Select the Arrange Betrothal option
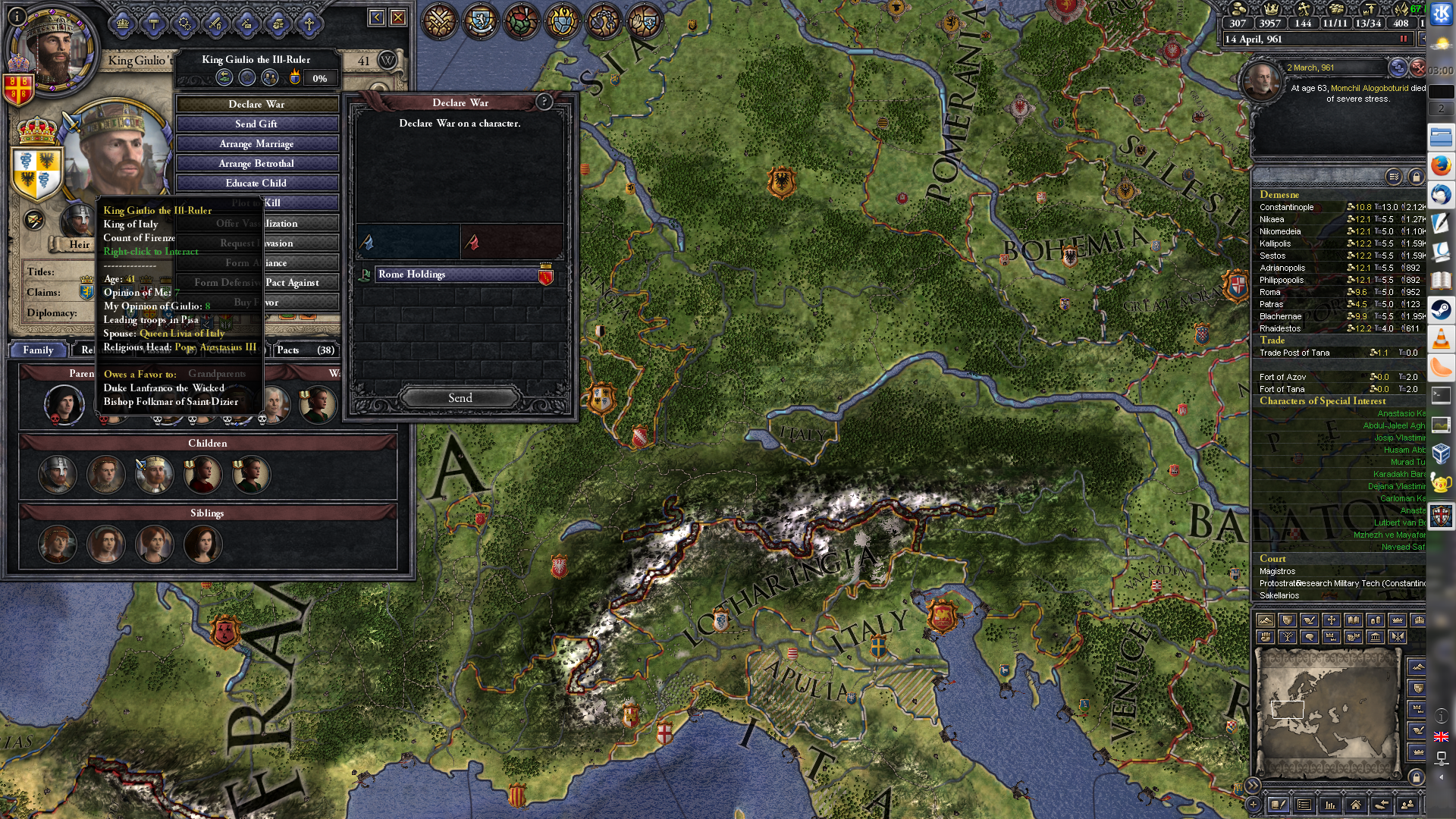The width and height of the screenshot is (1456, 819). point(256,163)
